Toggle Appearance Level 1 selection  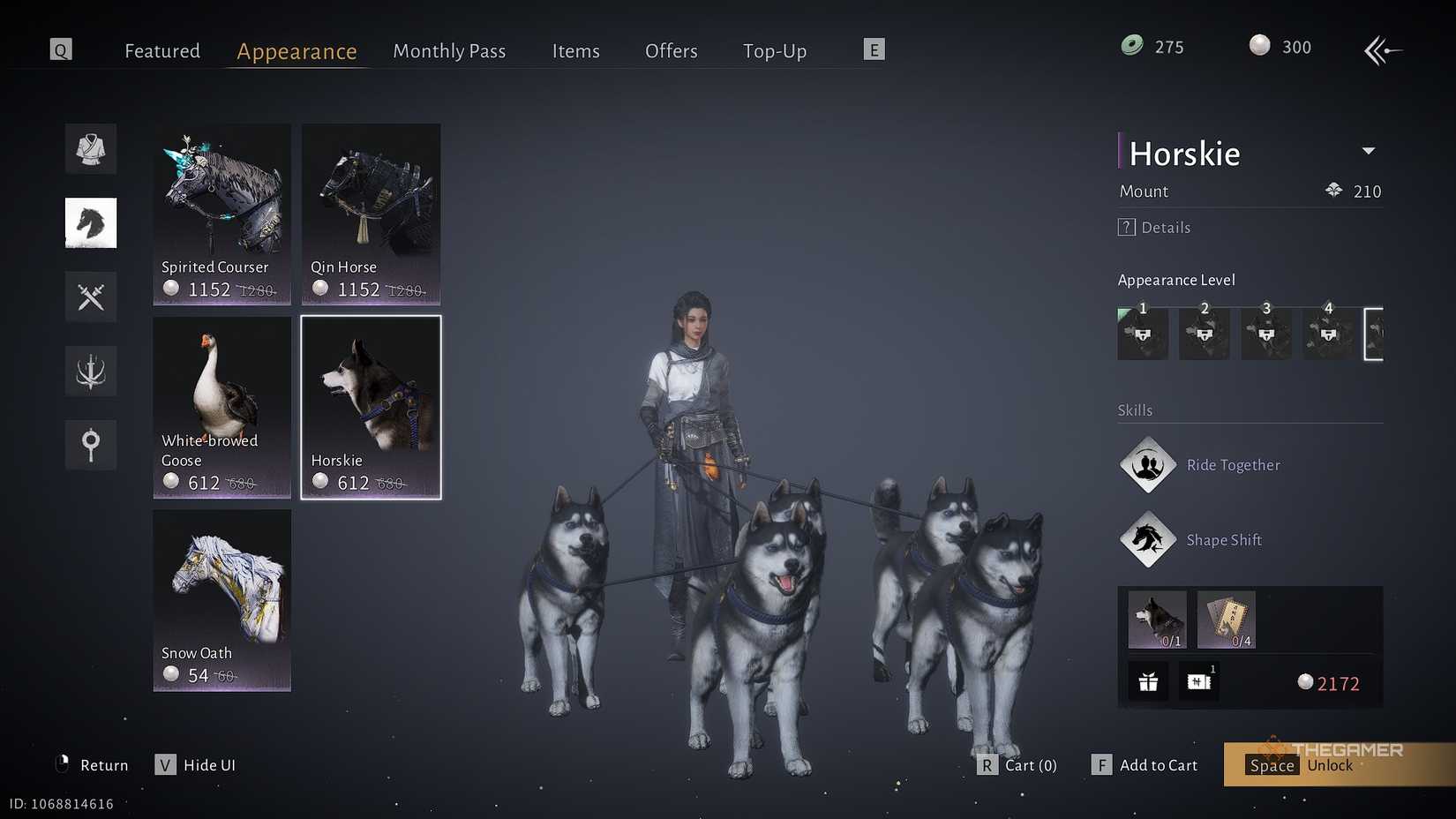(1143, 334)
